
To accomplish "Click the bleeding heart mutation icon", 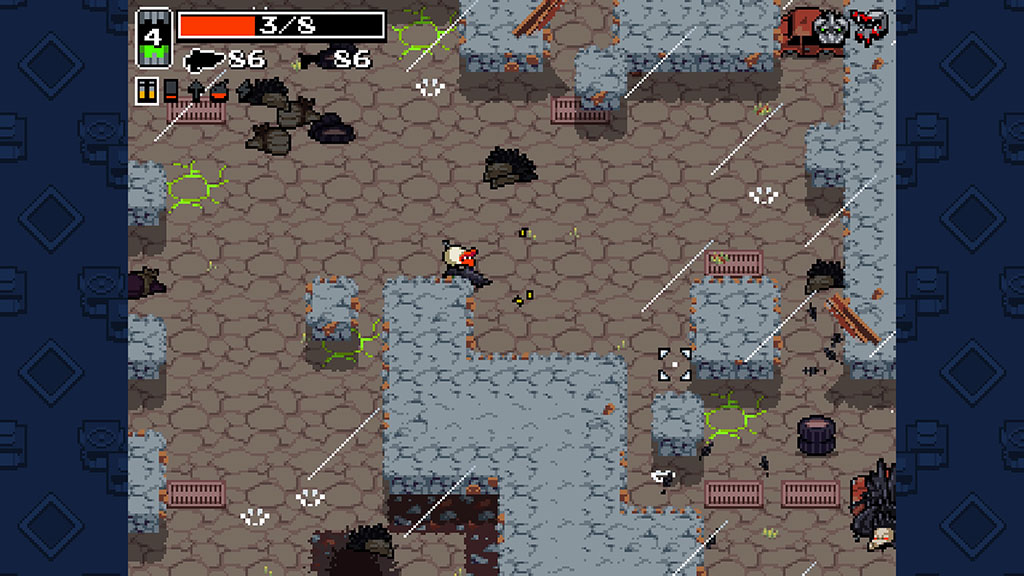I will [x=871, y=27].
